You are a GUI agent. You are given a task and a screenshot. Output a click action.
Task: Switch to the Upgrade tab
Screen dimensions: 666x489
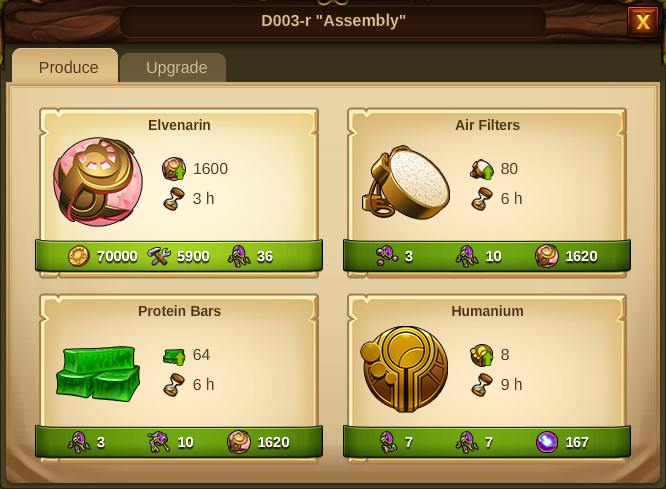tap(176, 68)
